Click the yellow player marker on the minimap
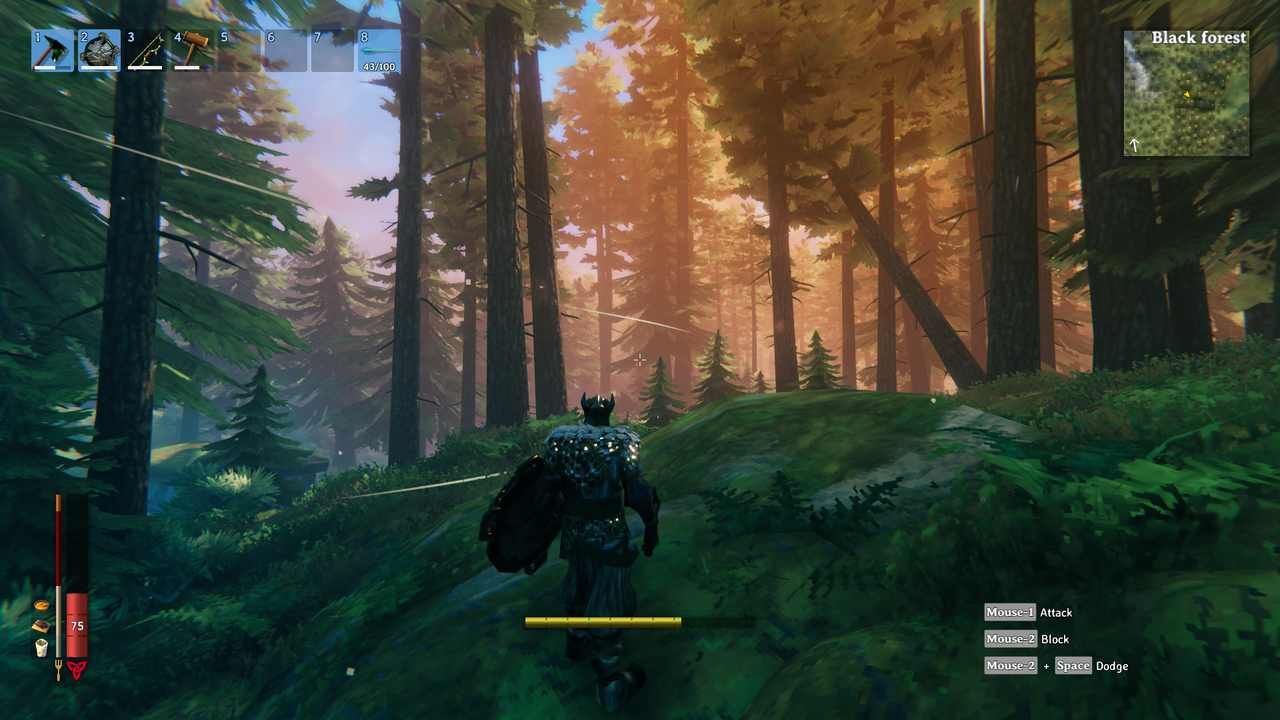Viewport: 1280px width, 720px height. coord(1187,94)
